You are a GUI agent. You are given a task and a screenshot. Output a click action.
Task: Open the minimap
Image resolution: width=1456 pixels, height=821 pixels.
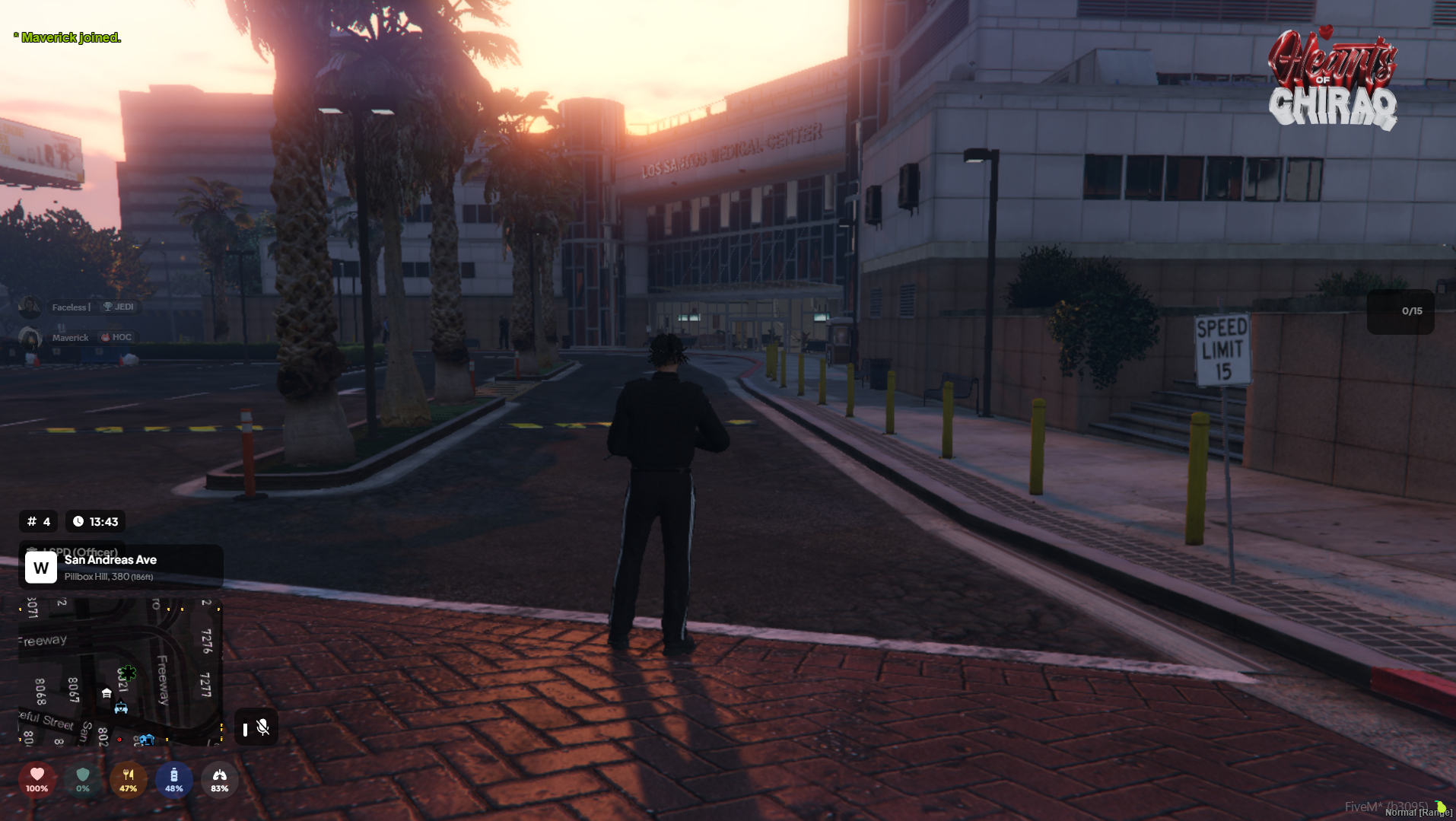(x=120, y=671)
